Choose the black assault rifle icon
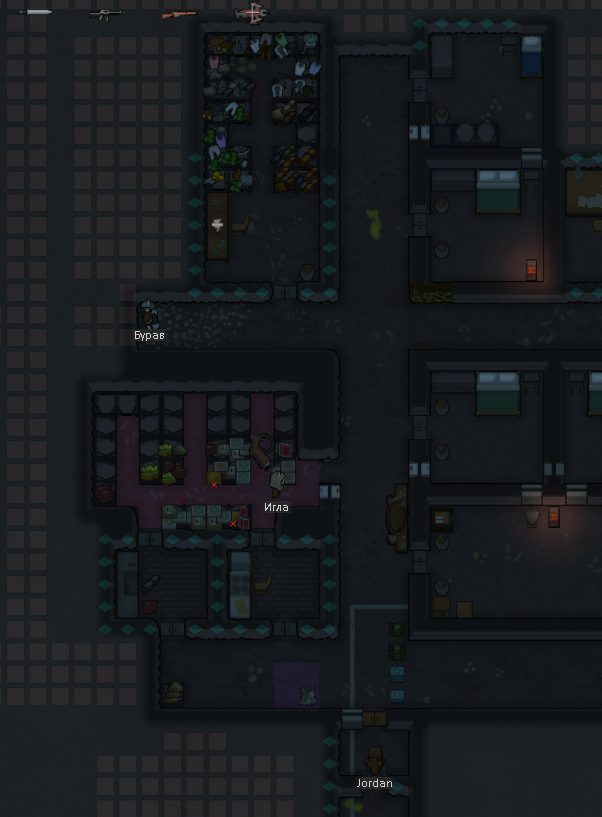The image size is (602, 817). tap(106, 13)
